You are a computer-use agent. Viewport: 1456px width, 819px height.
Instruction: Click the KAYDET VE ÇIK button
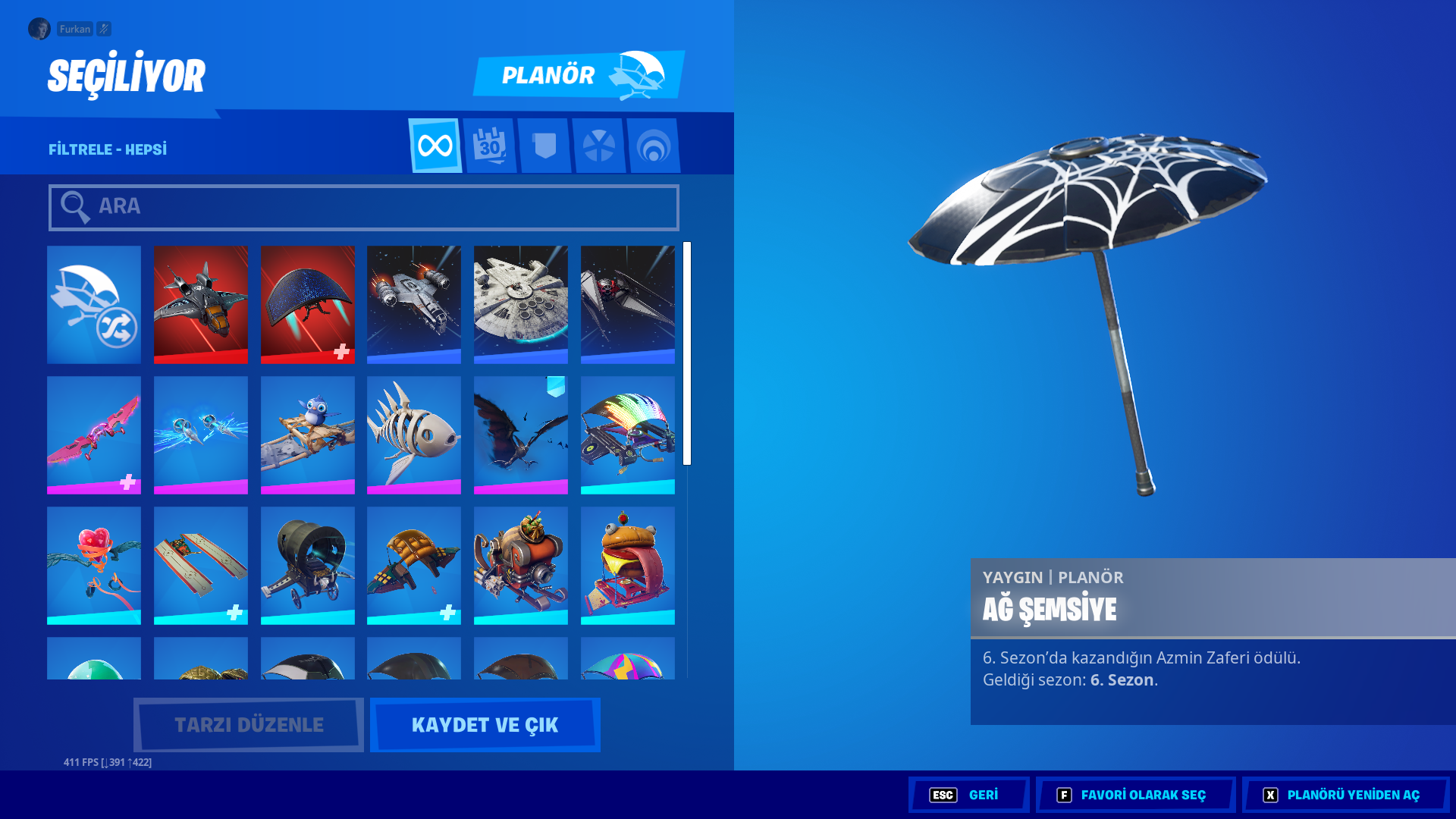pos(485,724)
